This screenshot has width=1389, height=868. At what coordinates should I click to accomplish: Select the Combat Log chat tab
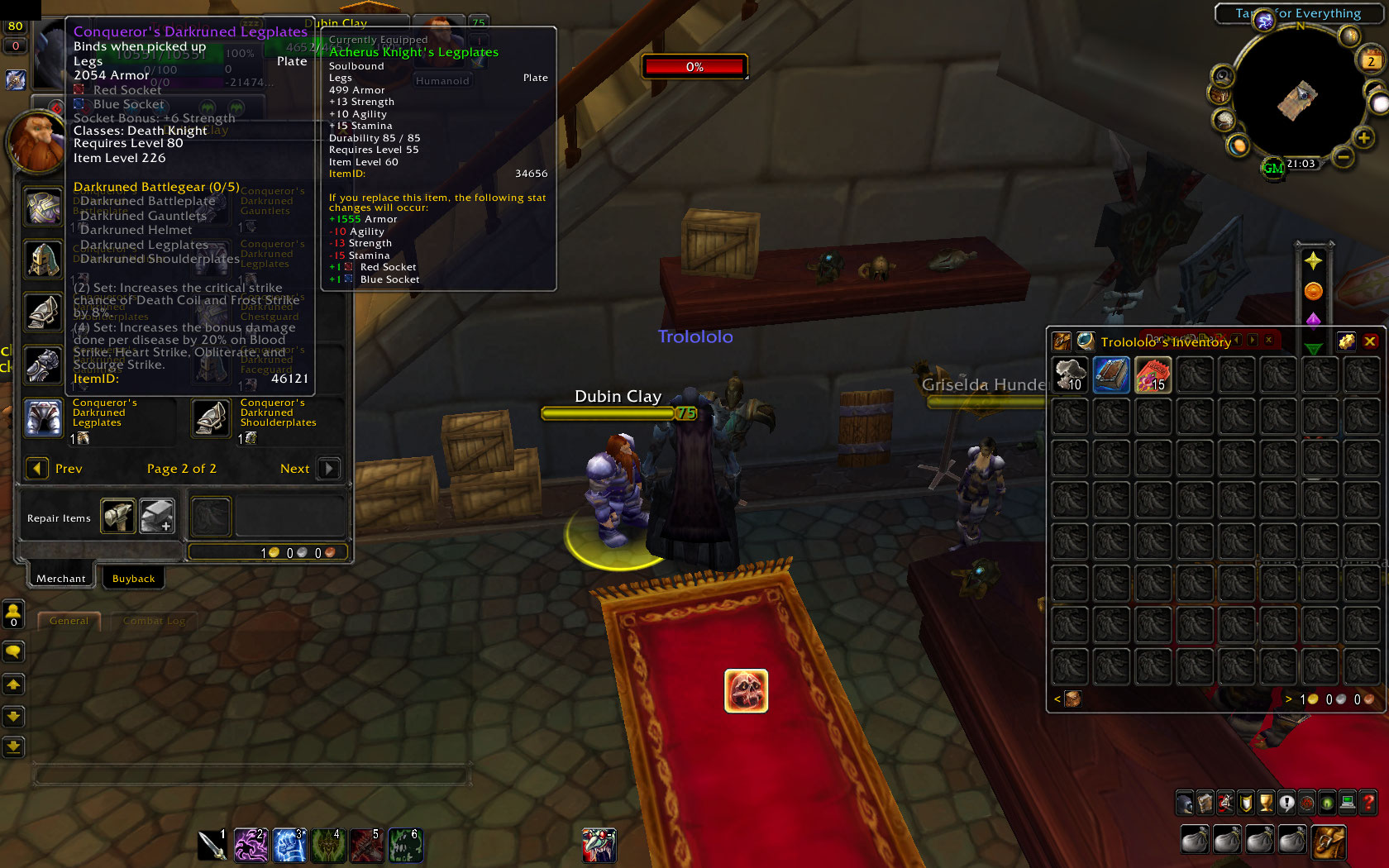[x=154, y=620]
